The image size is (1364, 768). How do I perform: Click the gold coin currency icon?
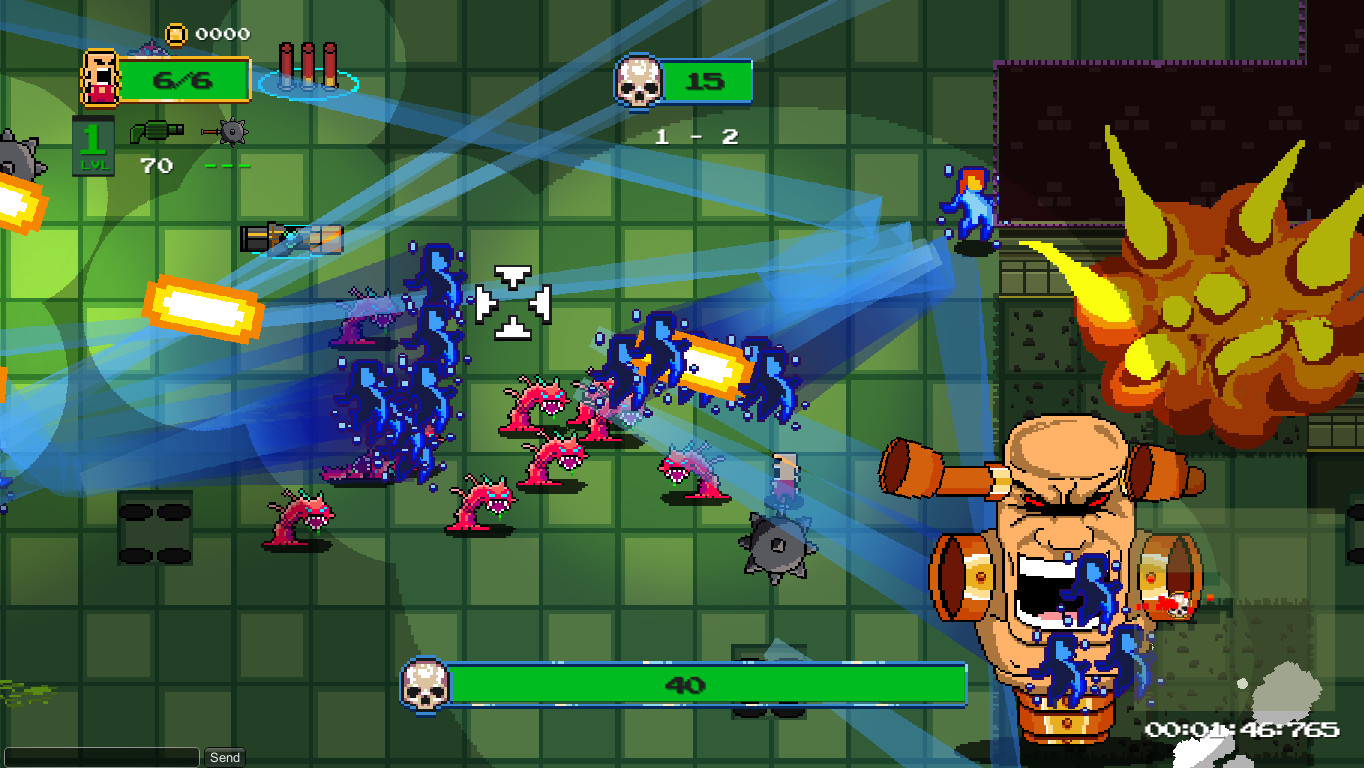(178, 32)
